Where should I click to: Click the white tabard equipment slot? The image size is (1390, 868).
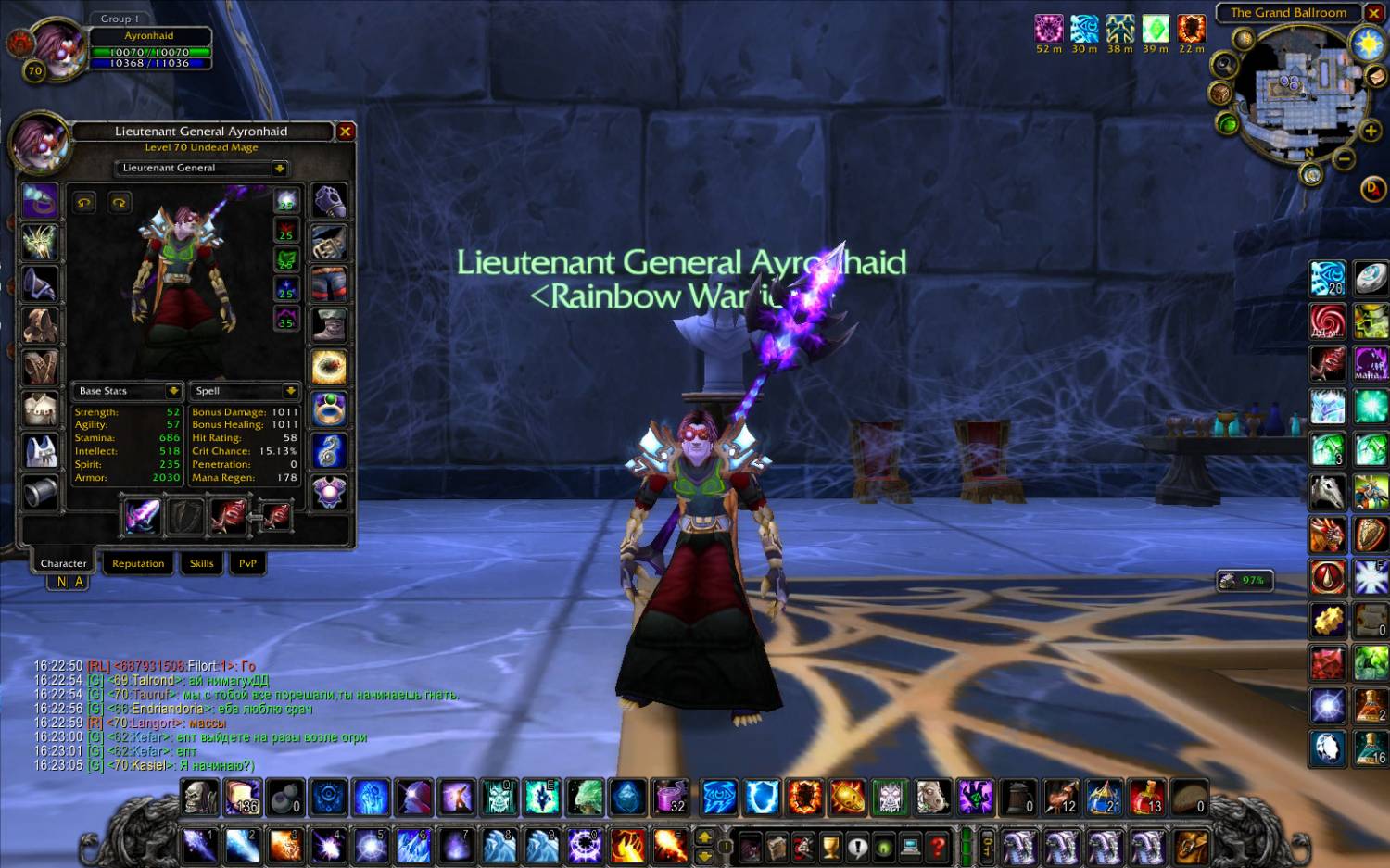pos(40,449)
